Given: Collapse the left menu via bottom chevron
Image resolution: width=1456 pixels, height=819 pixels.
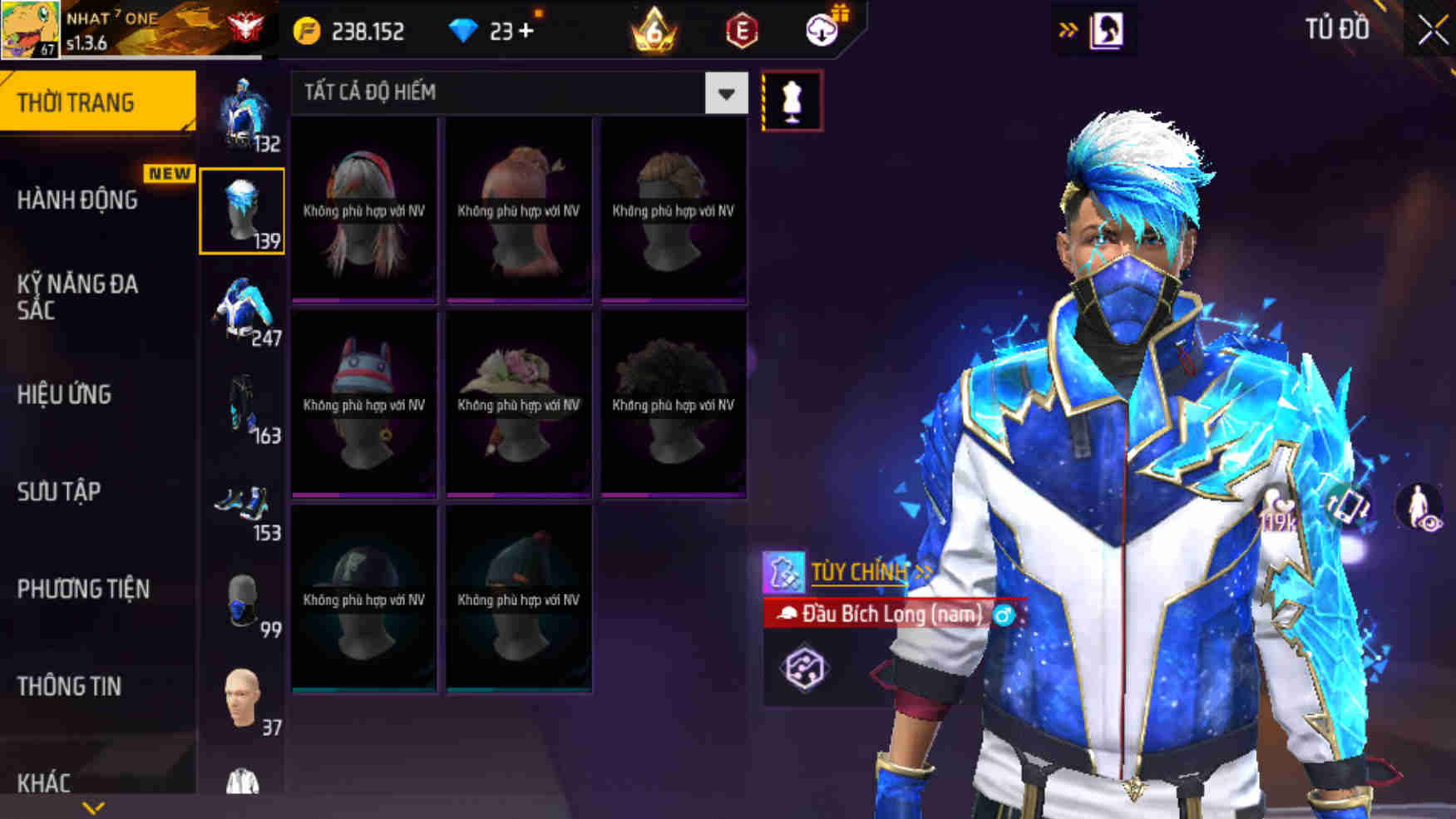Looking at the screenshot, I should click(91, 806).
